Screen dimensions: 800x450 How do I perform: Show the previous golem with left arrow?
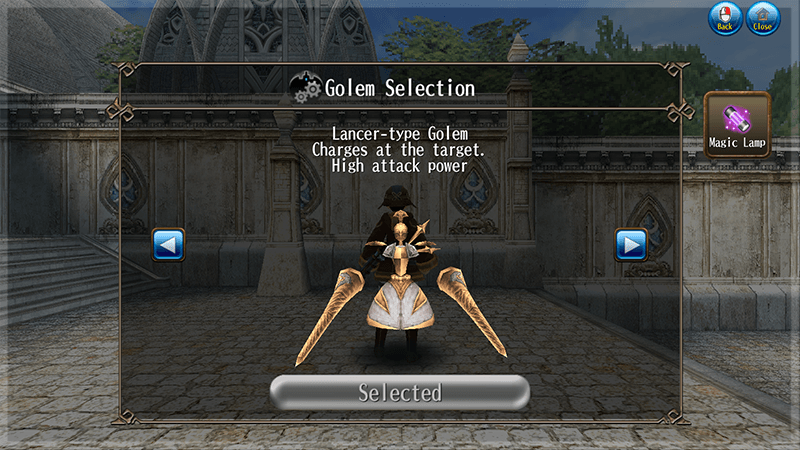point(168,244)
